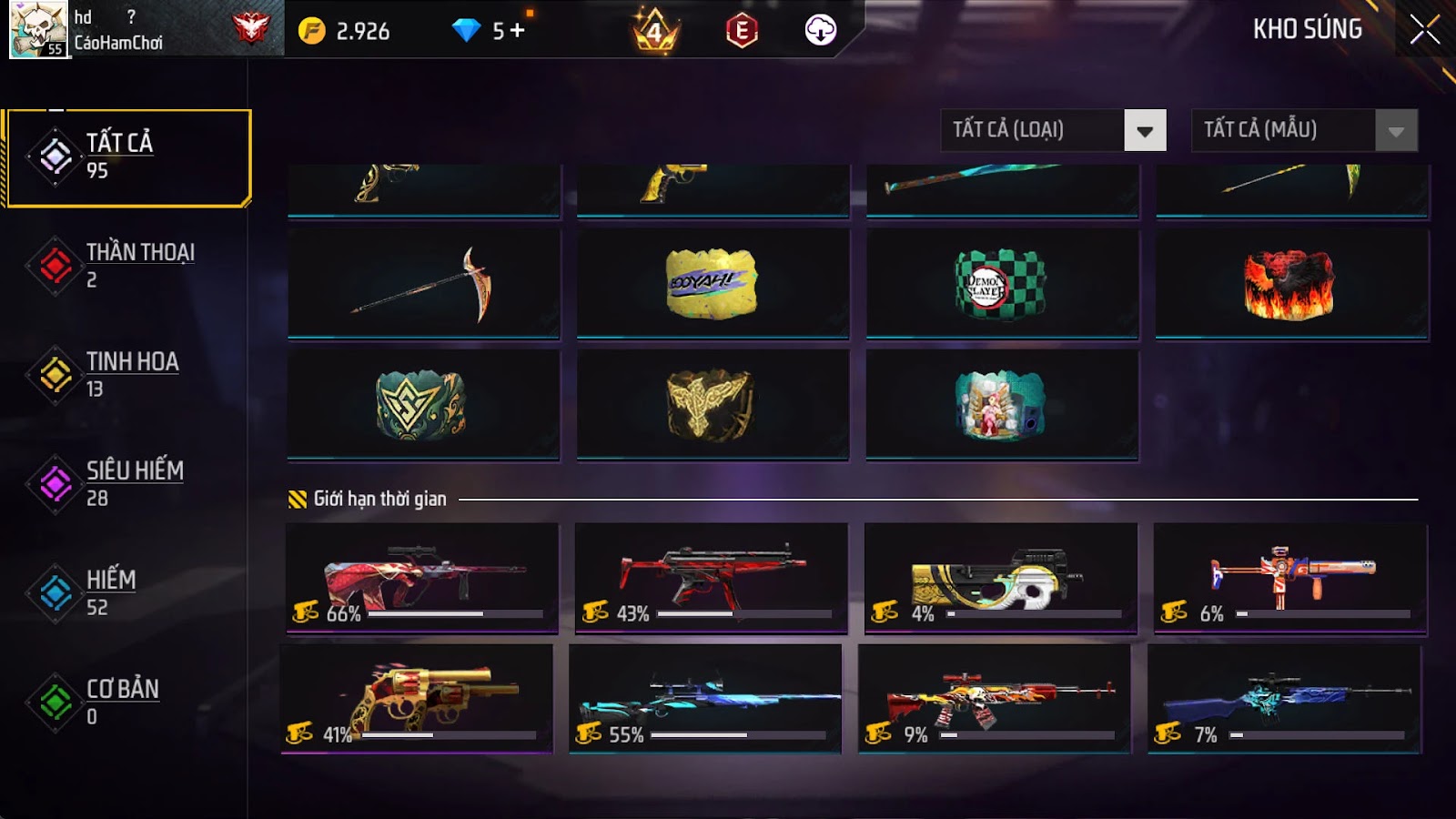Choose the gold and white P90 skin
The width and height of the screenshot is (1456, 819).
click(1000, 578)
